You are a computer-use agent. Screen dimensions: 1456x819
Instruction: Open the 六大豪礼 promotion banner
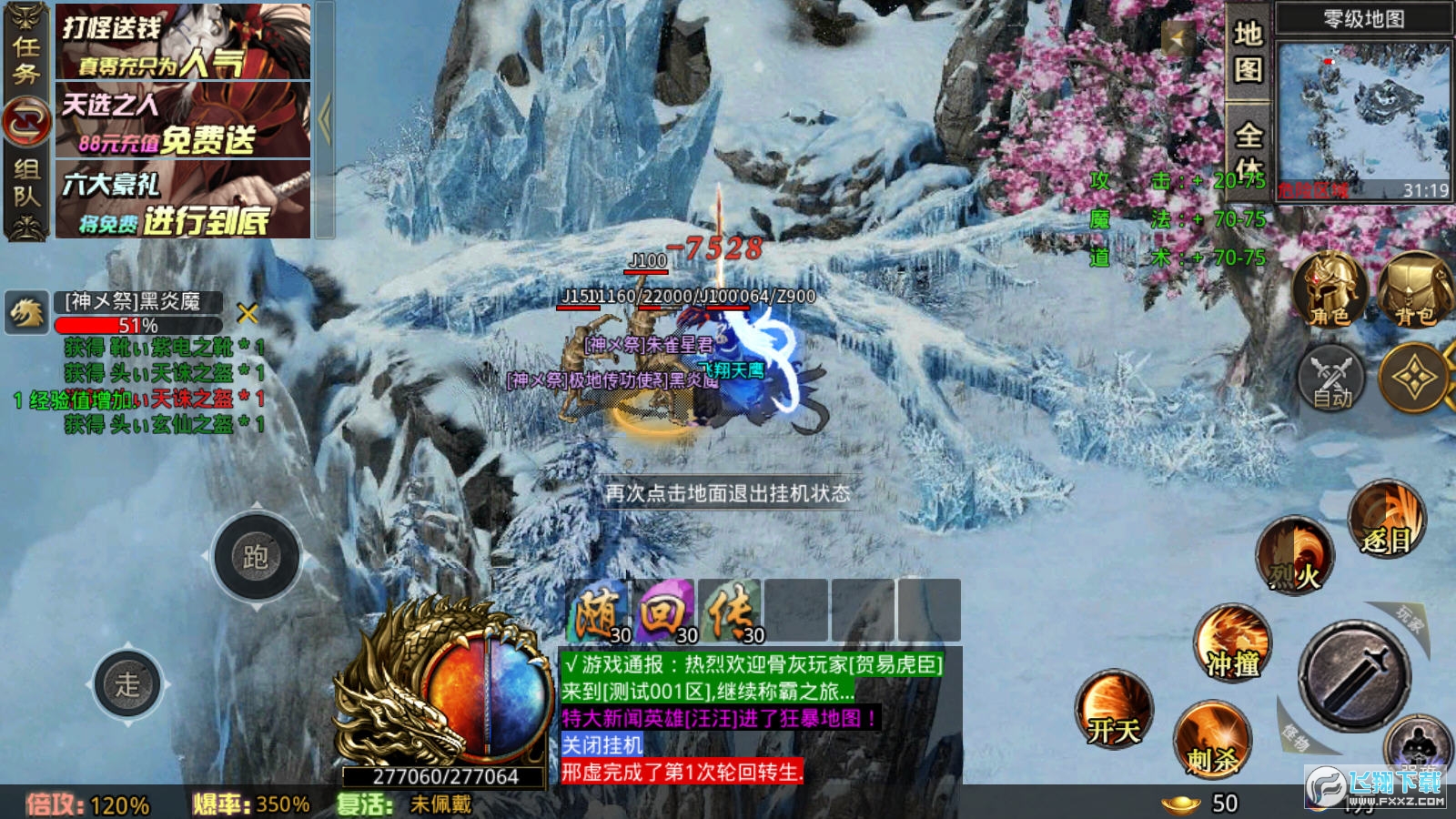[183, 199]
